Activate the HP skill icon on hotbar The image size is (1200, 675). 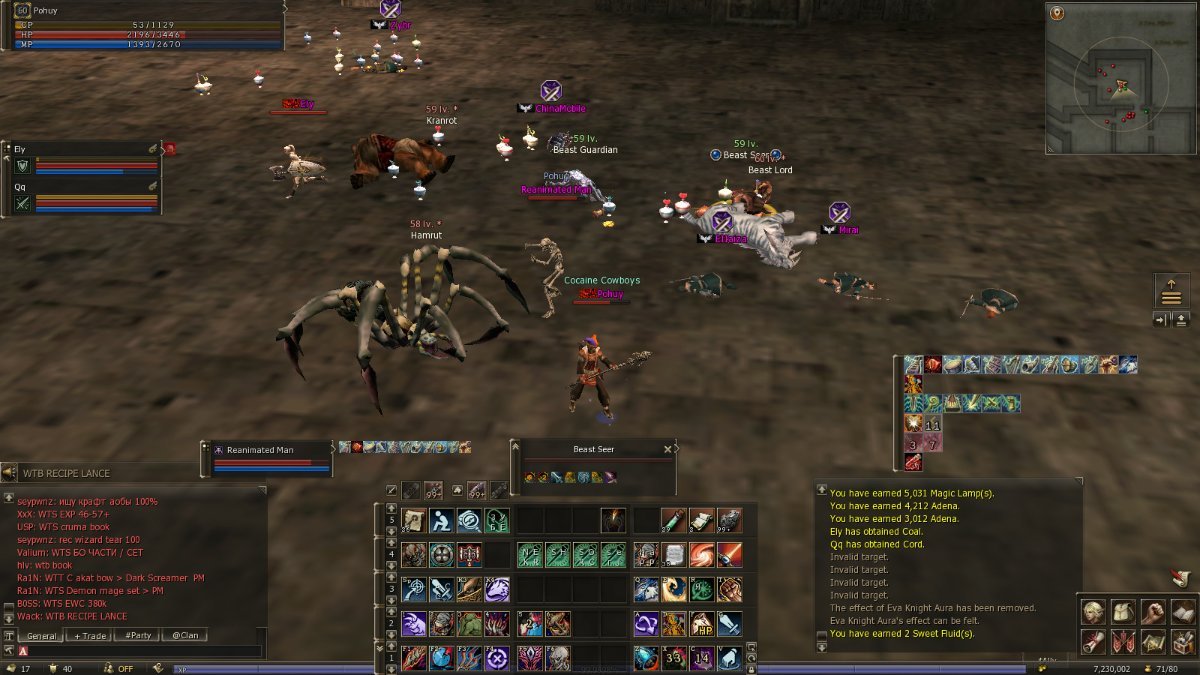point(702,624)
